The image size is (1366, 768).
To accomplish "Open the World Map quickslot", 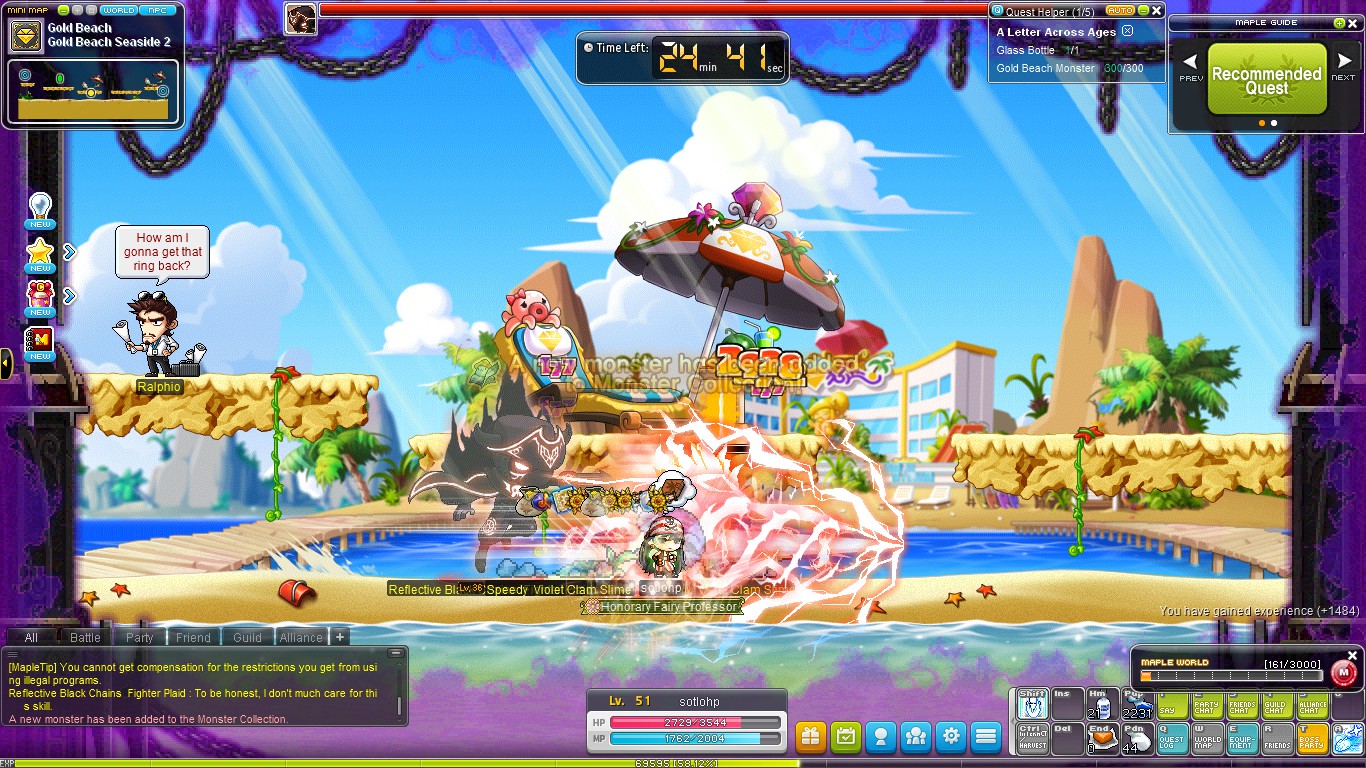I will pyautogui.click(x=1207, y=737).
